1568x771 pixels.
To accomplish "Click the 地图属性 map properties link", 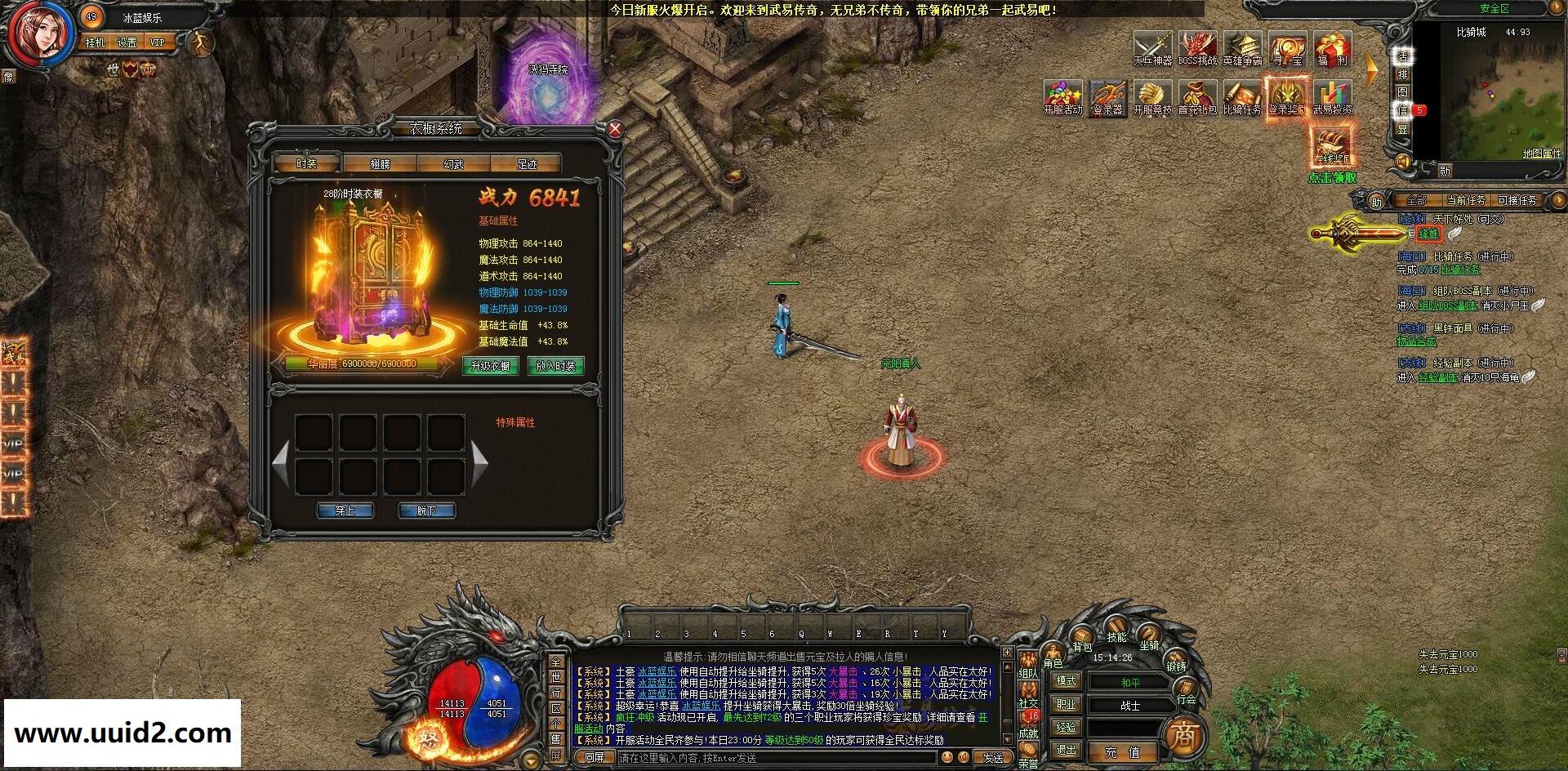I will 1541,154.
